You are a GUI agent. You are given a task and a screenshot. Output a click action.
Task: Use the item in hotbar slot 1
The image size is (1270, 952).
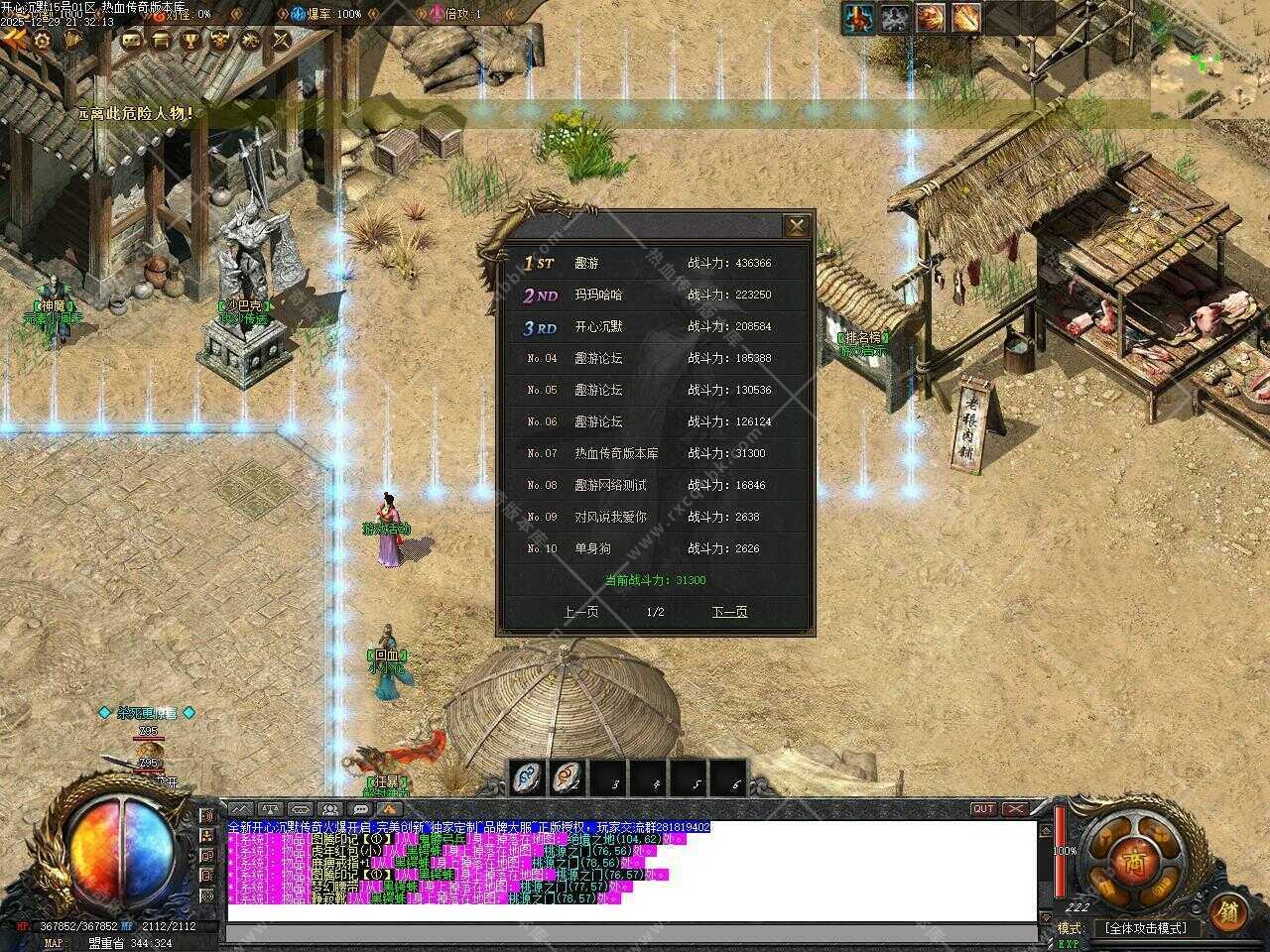(528, 777)
